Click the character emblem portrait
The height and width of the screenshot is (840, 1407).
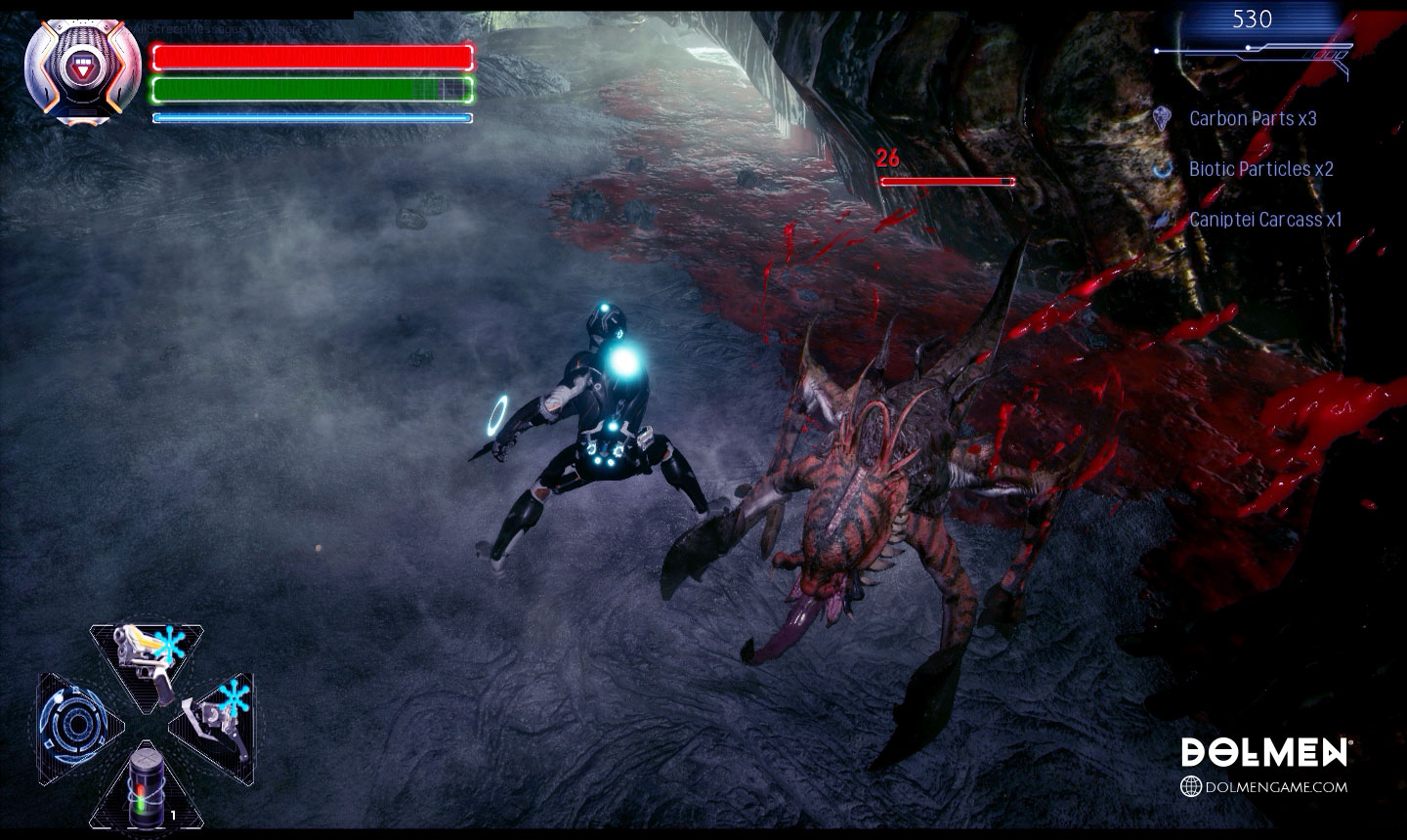point(80,70)
